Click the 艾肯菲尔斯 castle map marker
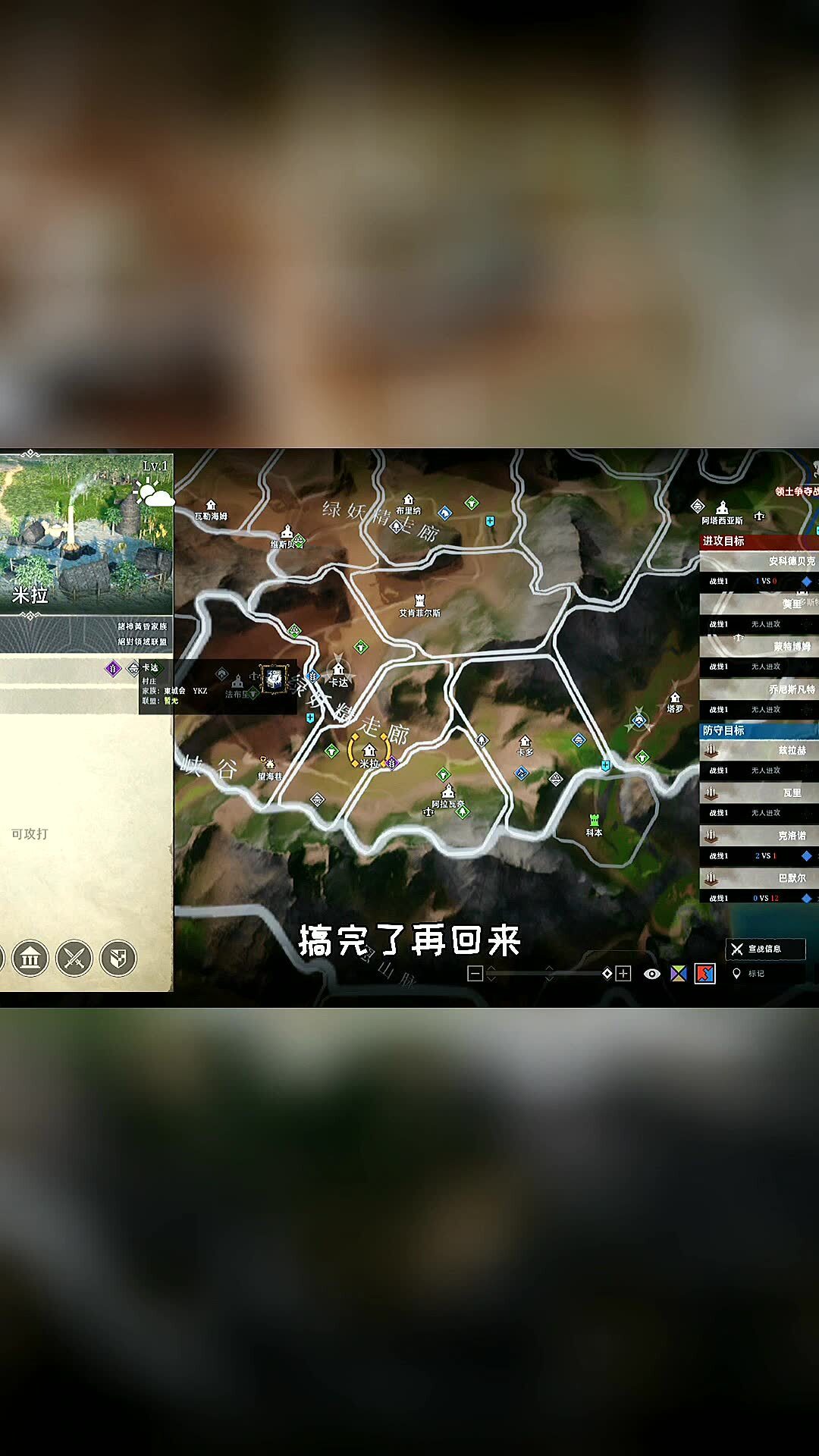The height and width of the screenshot is (1456, 819). (x=419, y=601)
